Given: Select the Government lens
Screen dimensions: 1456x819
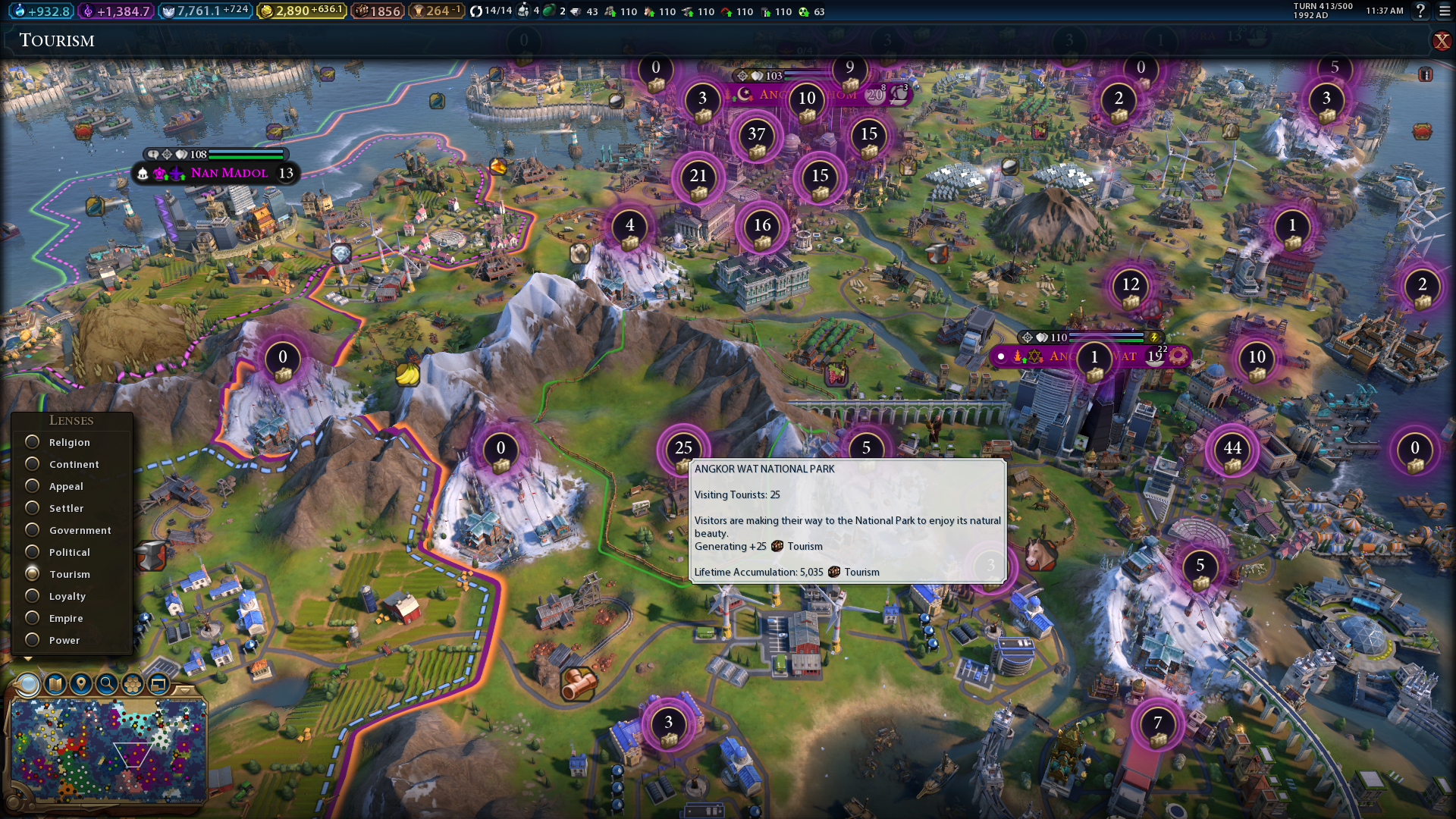Looking at the screenshot, I should tap(33, 530).
